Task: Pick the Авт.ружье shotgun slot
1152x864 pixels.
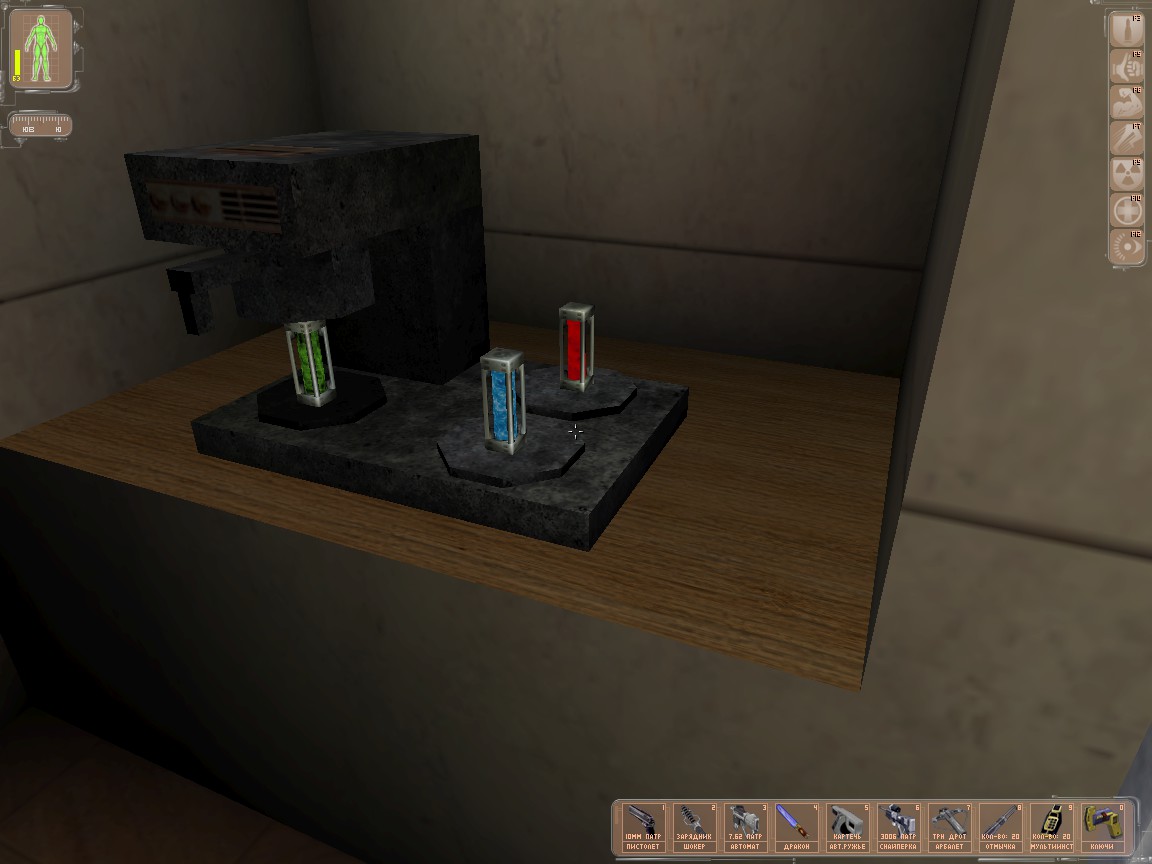Action: (x=847, y=826)
